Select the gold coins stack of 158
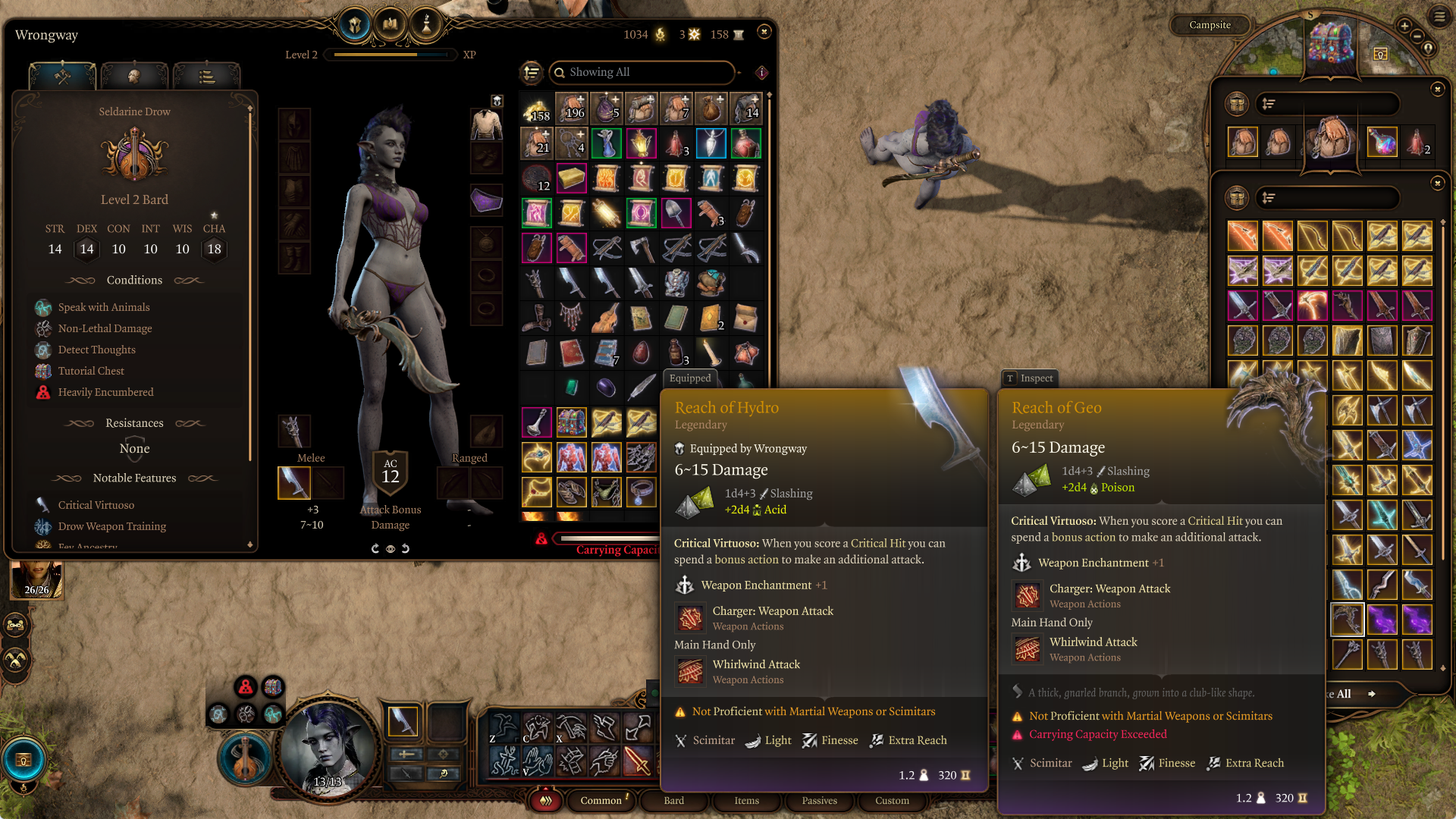The height and width of the screenshot is (819, 1456). (x=536, y=110)
